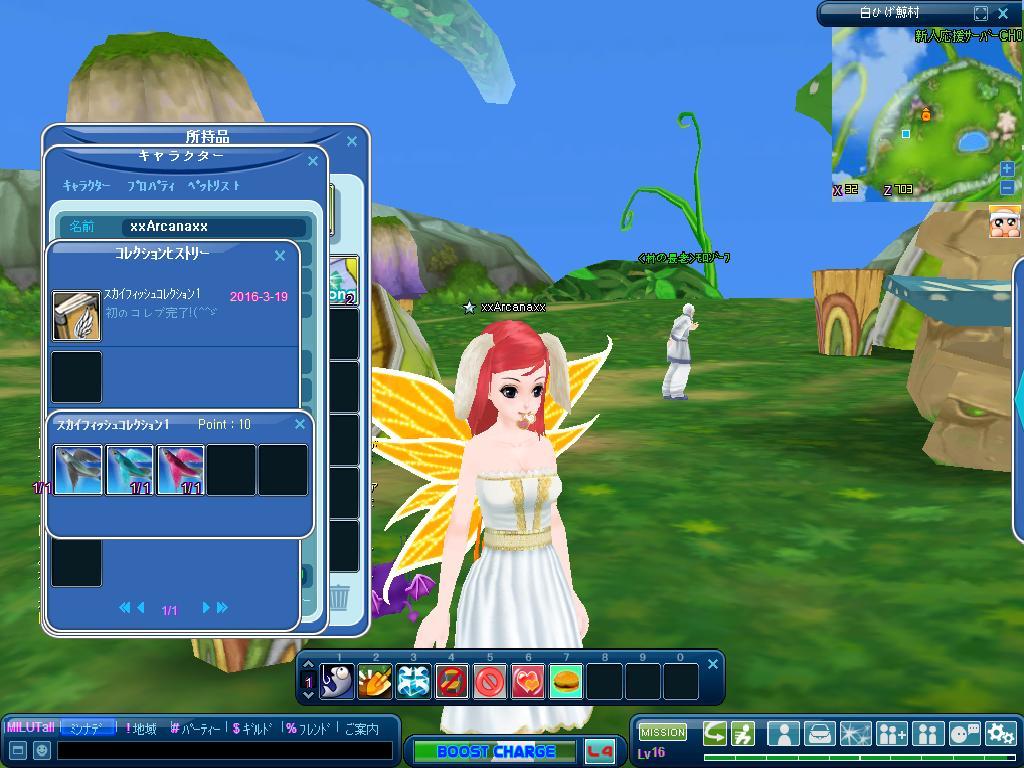Switch chat channel to ギルド

[259, 729]
